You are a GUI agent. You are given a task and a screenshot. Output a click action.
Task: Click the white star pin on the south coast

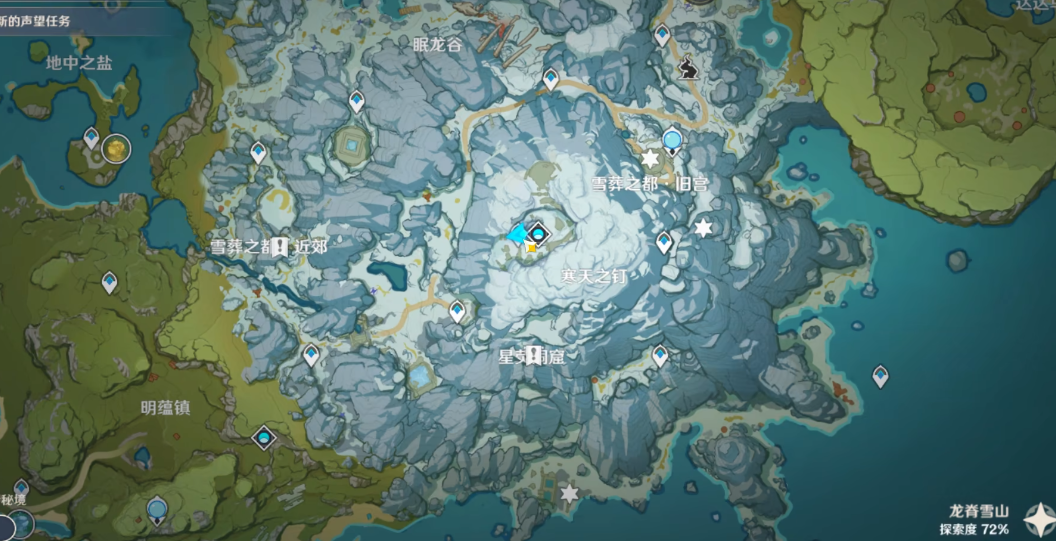(570, 493)
